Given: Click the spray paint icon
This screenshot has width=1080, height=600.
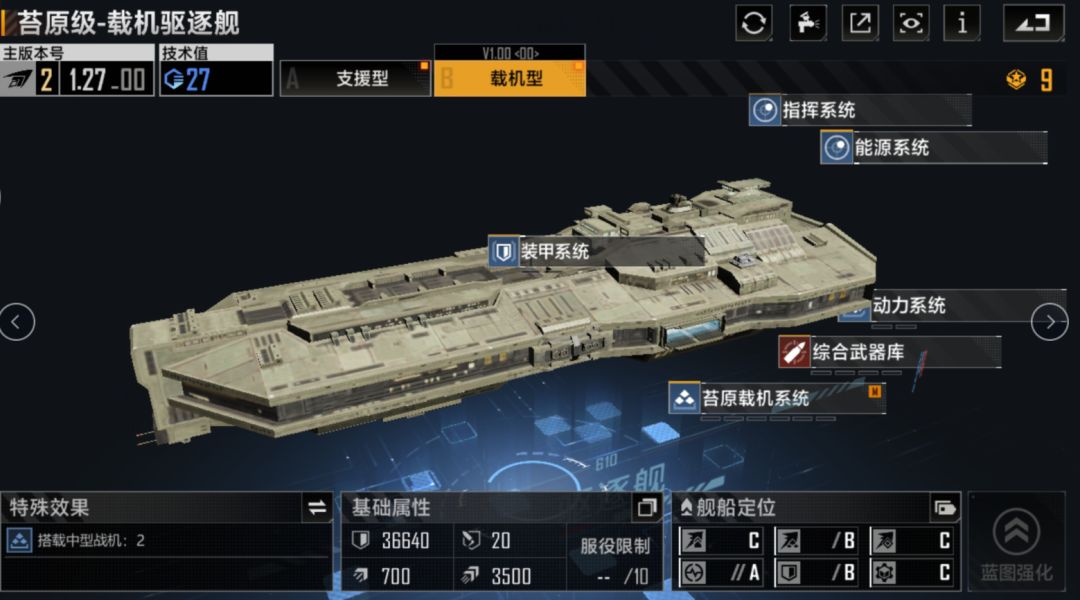Looking at the screenshot, I should point(808,22).
